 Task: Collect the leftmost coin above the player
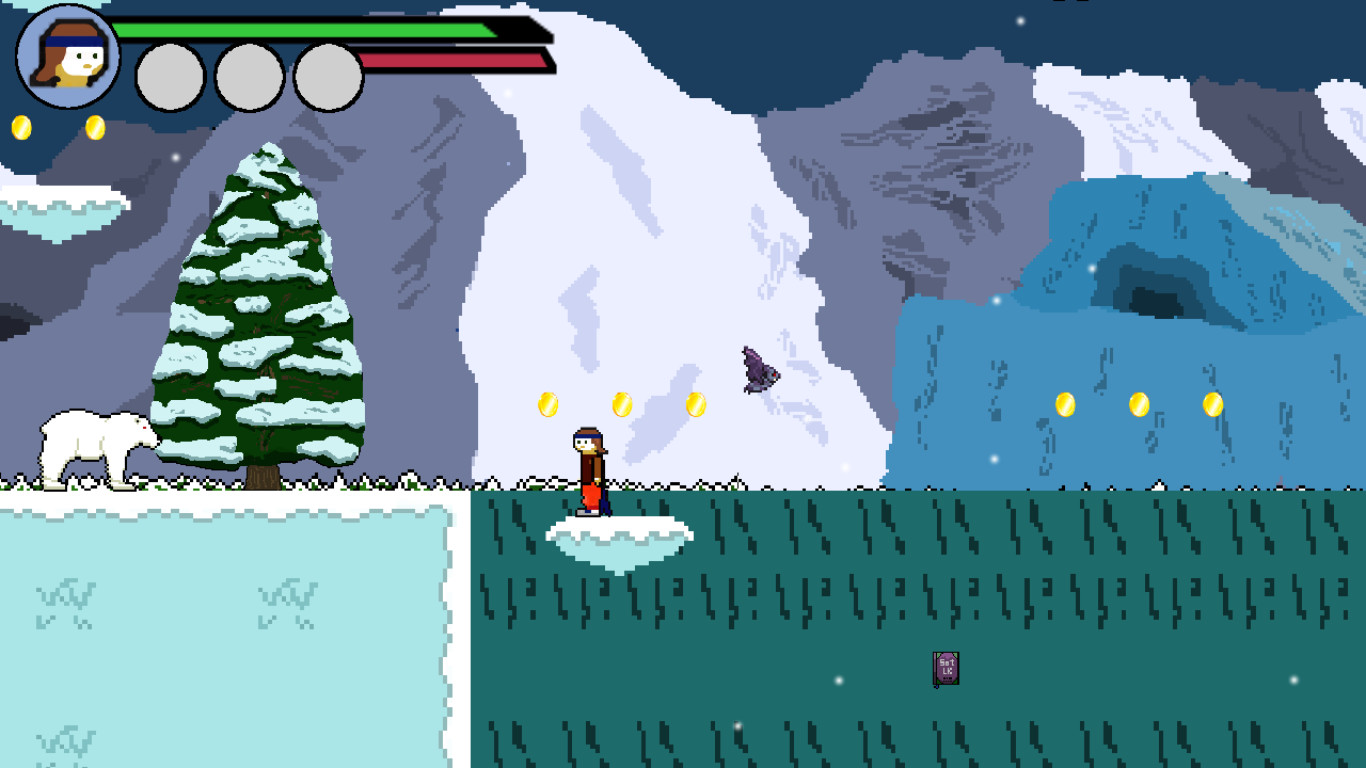coord(546,404)
